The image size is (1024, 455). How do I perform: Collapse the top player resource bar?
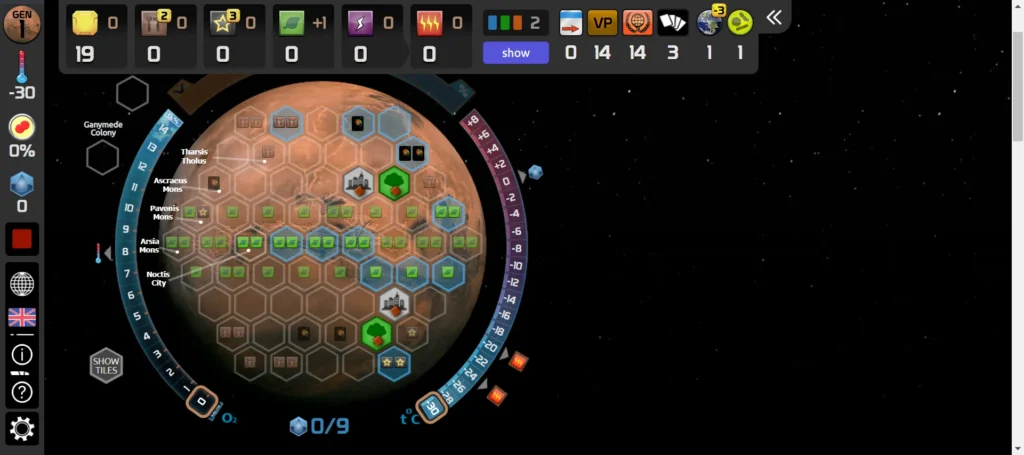tap(774, 18)
